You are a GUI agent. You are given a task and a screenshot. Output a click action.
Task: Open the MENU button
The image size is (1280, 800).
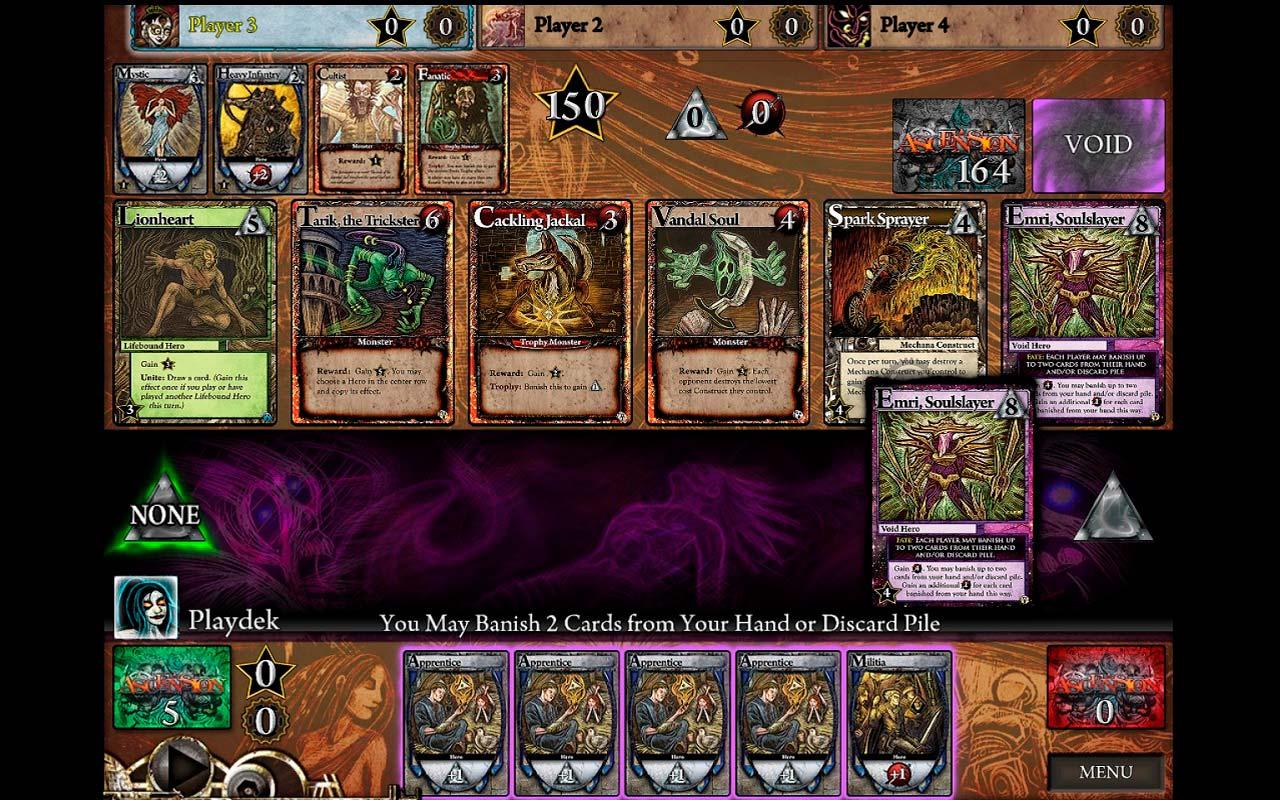point(1105,772)
